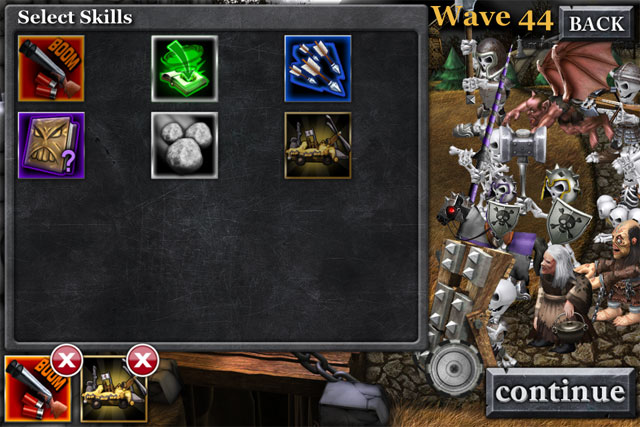The height and width of the screenshot is (427, 640).
Task: Pick the blue arrow volley skill
Action: (x=317, y=68)
